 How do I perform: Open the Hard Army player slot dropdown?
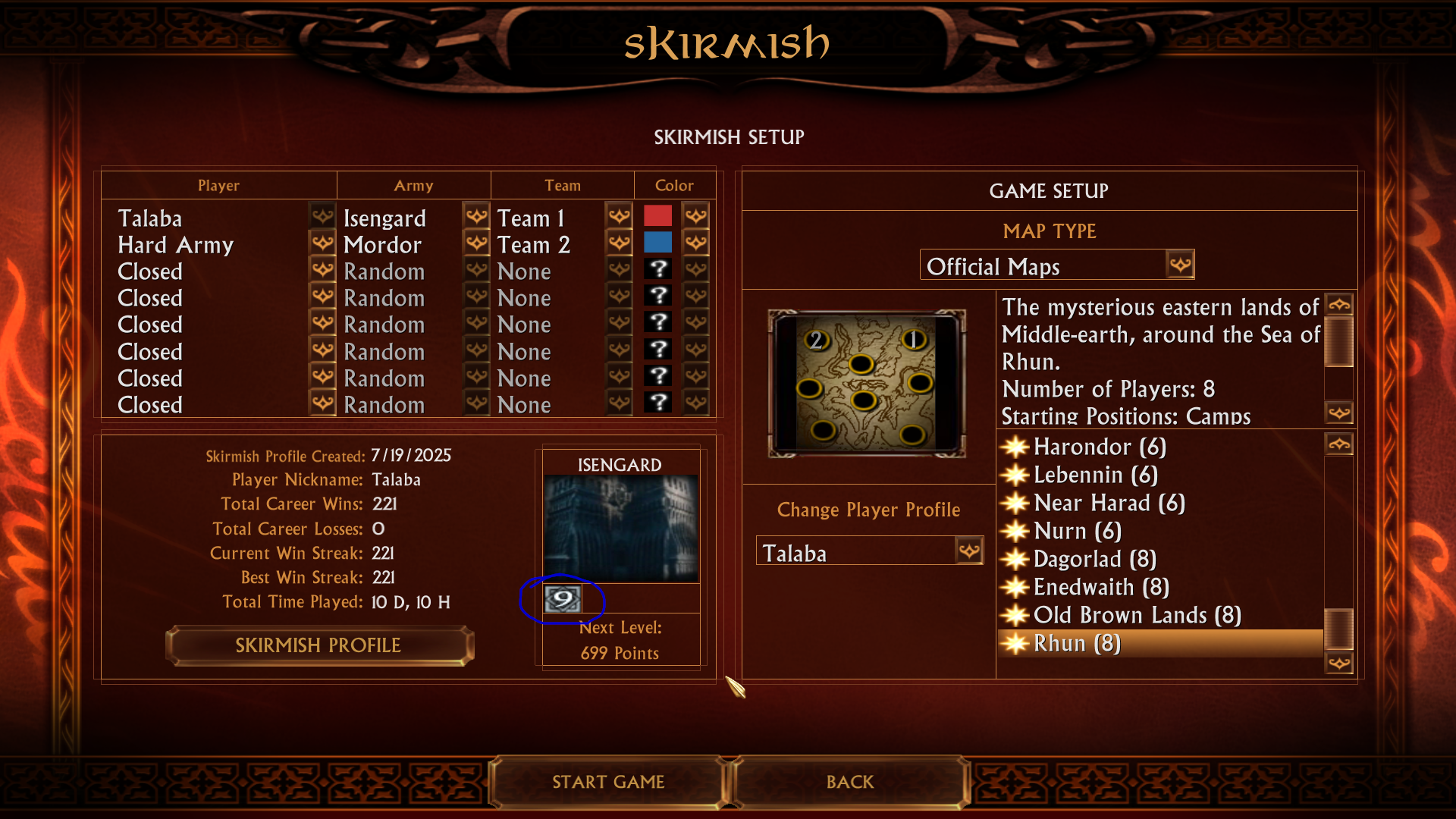(x=322, y=243)
